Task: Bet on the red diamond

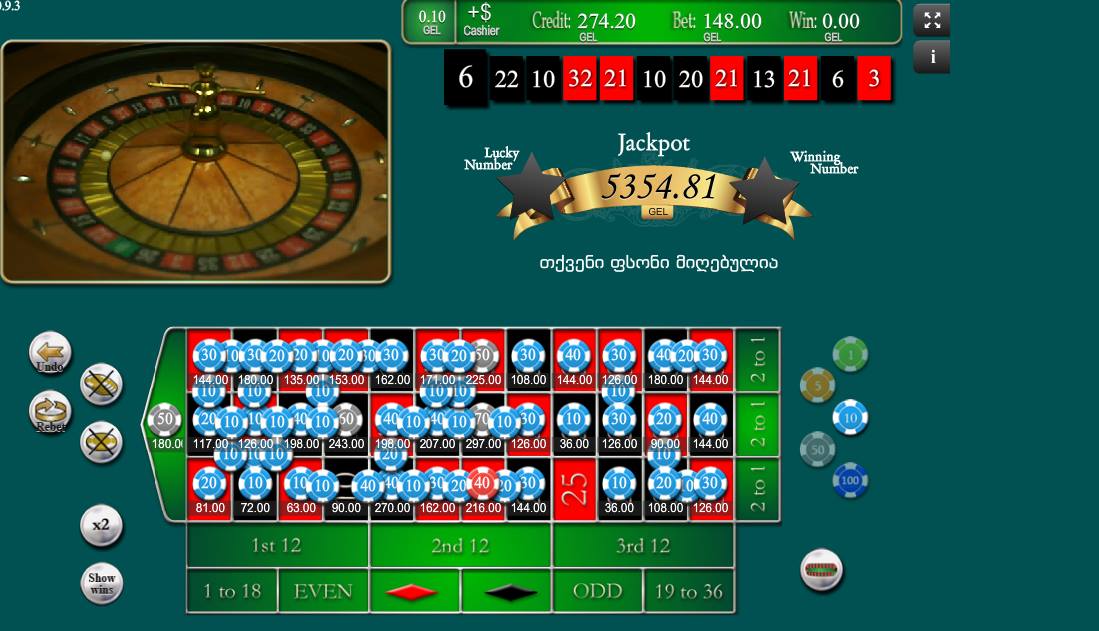Action: (414, 591)
